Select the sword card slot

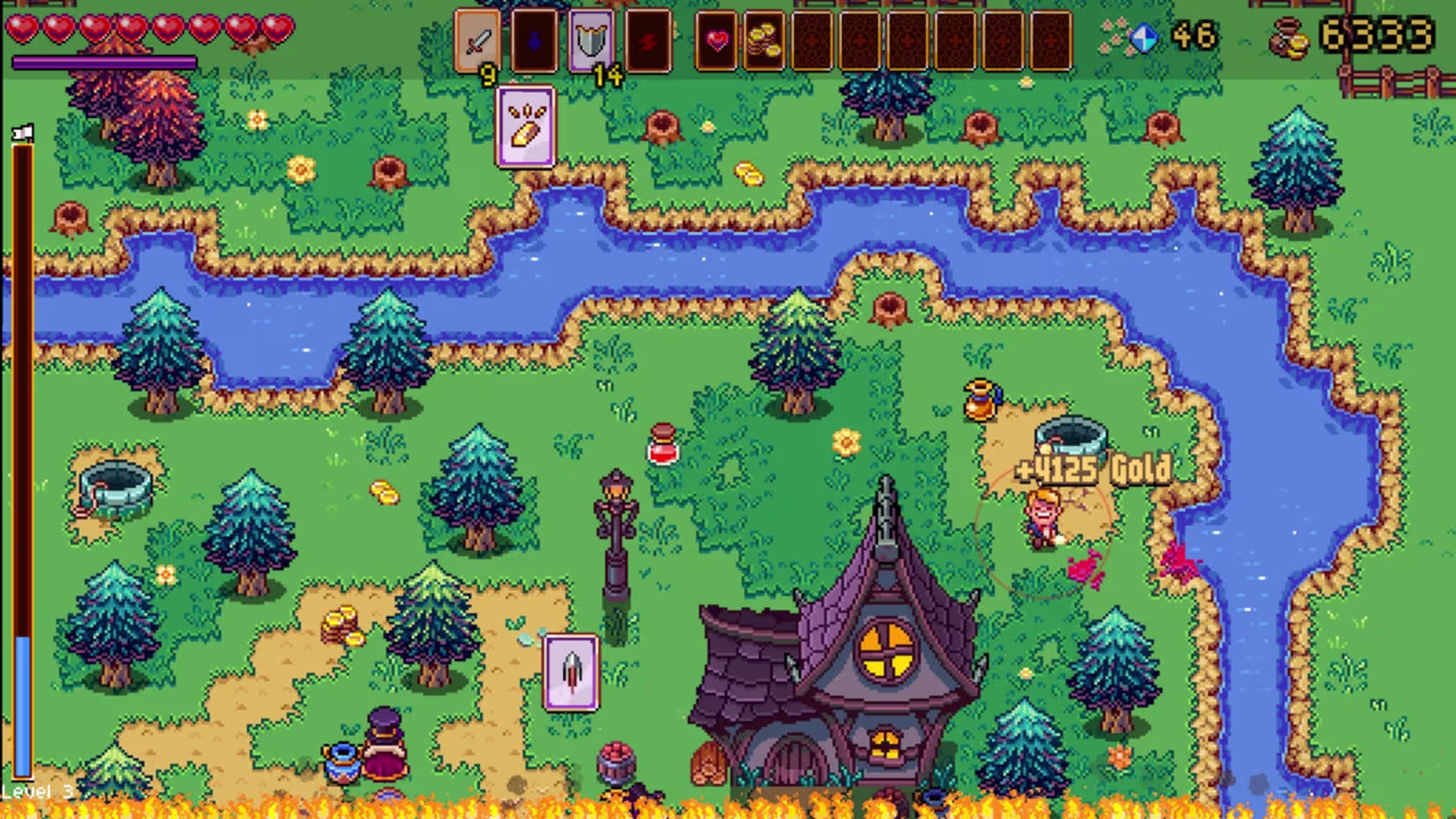tap(477, 41)
